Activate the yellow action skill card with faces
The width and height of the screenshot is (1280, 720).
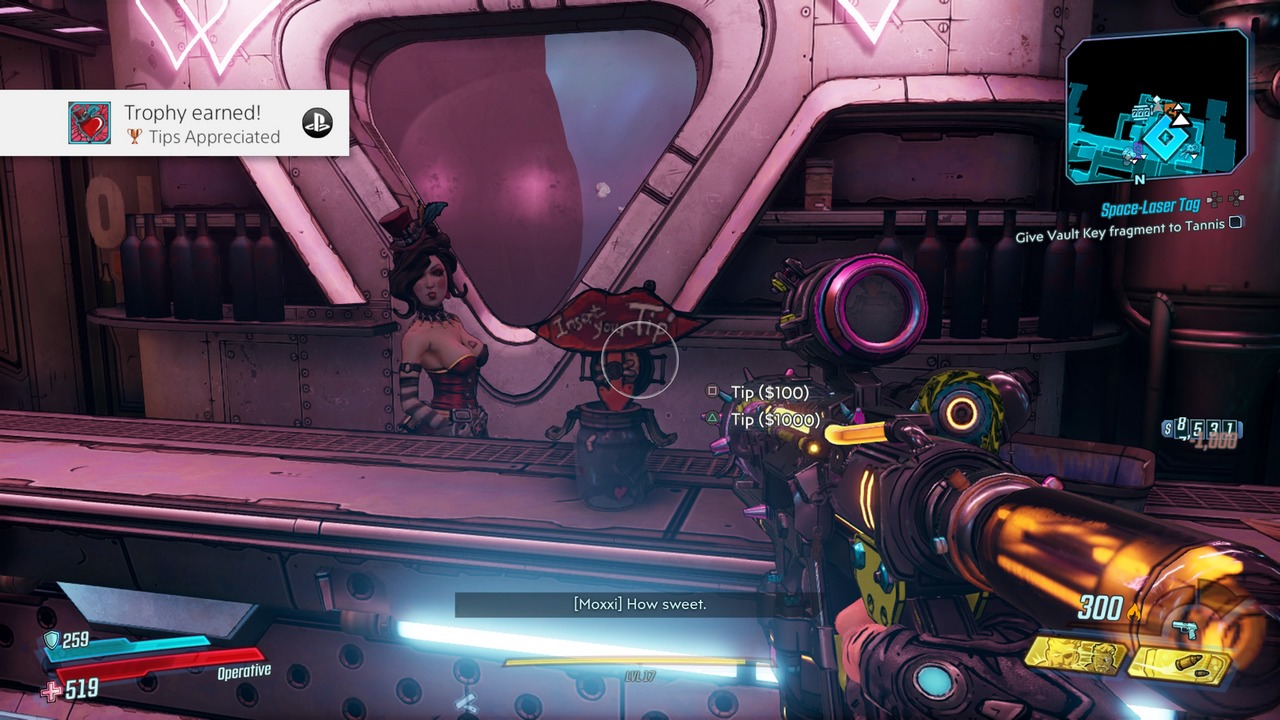1075,655
